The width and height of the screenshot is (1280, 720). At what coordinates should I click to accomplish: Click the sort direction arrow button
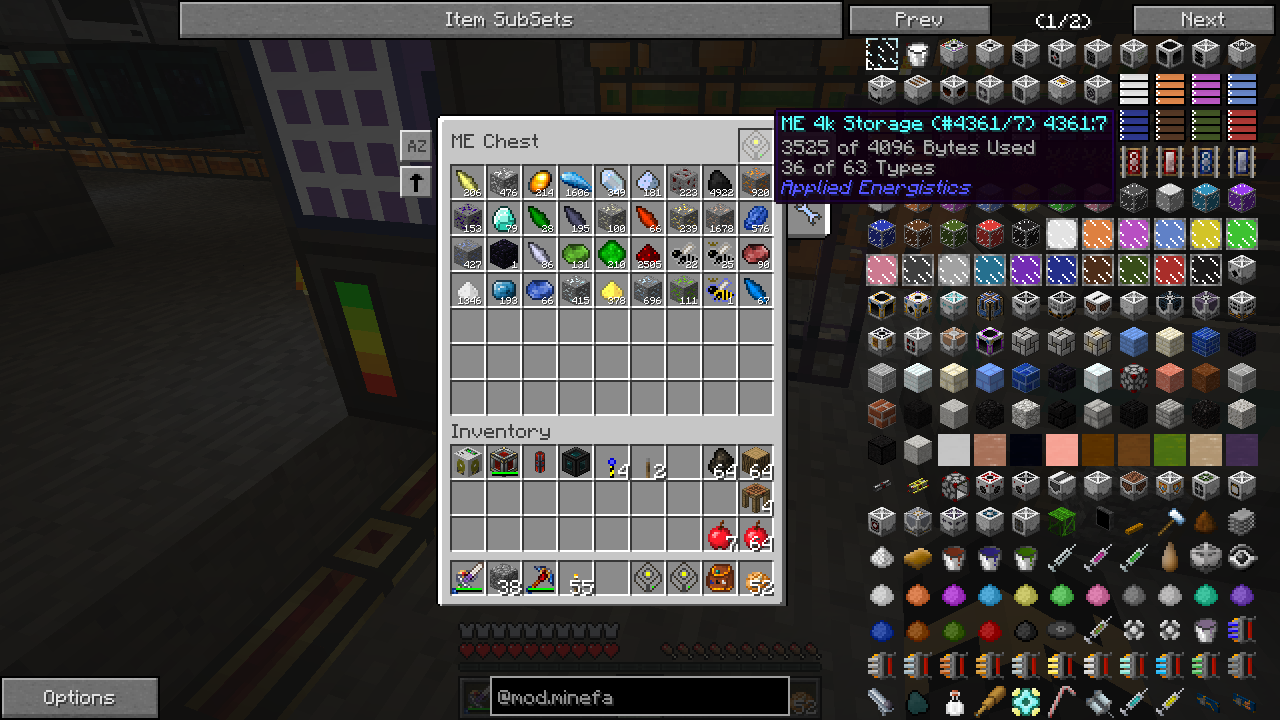pyautogui.click(x=416, y=182)
